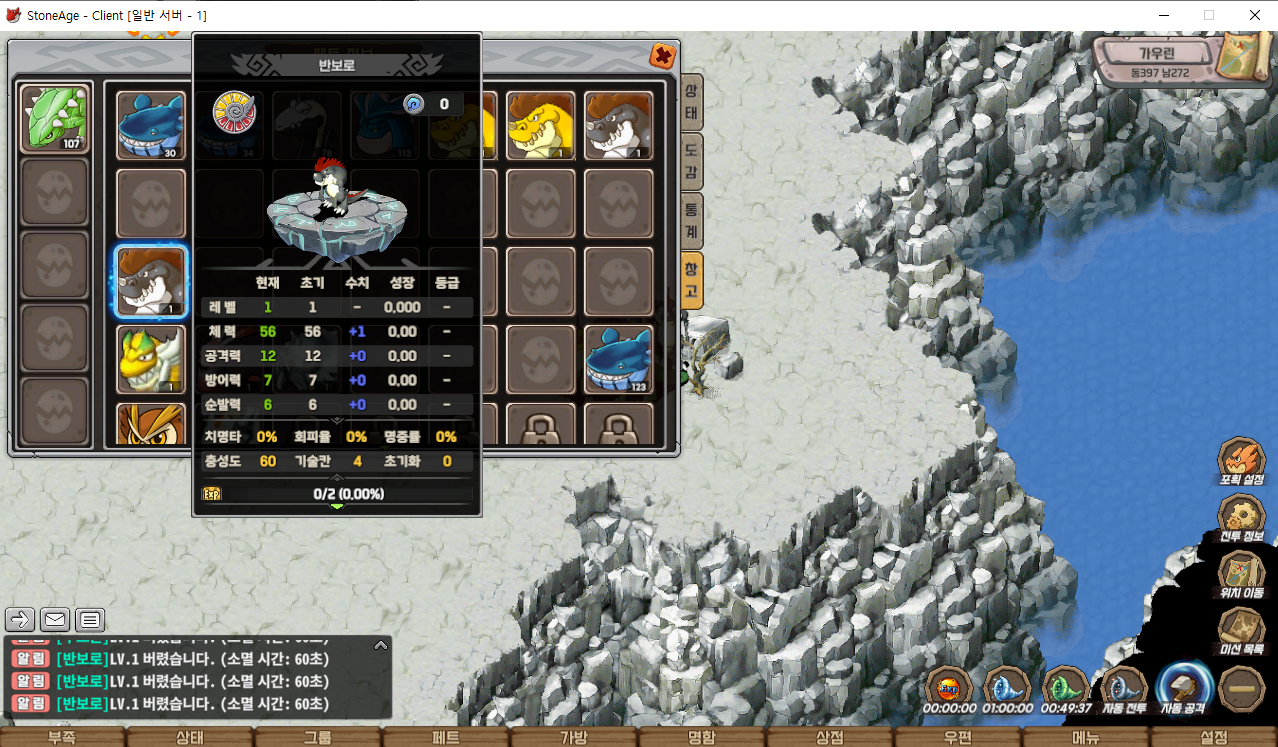Open the 상점 shop menu
This screenshot has width=1278, height=747.
(830, 737)
